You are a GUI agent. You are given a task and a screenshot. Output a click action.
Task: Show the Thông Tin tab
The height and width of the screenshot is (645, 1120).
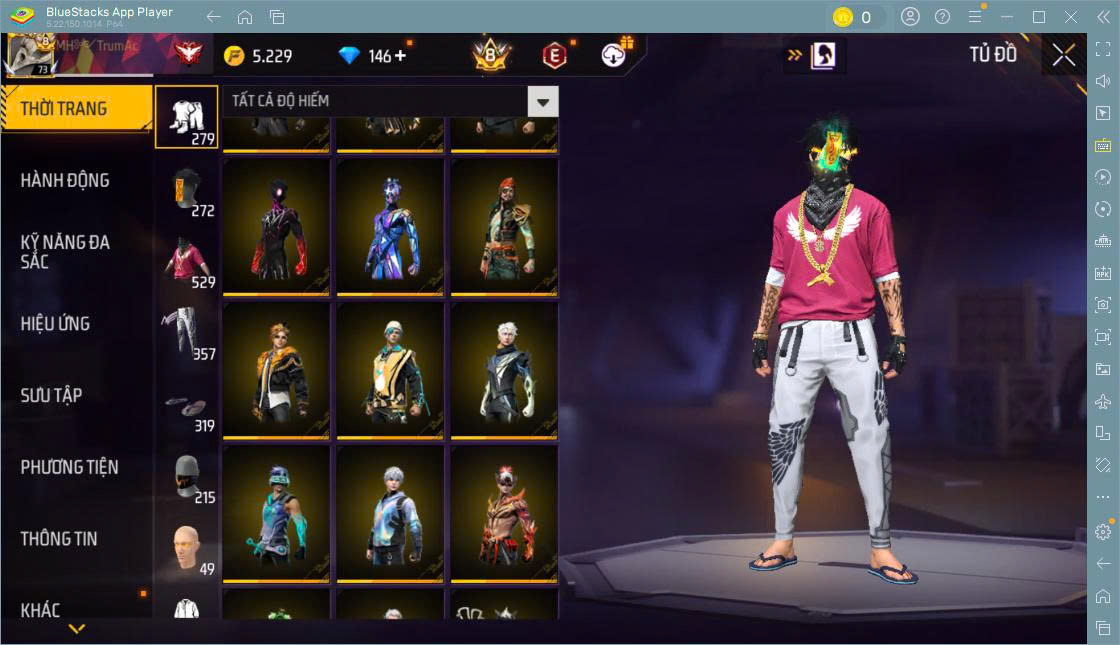[60, 539]
